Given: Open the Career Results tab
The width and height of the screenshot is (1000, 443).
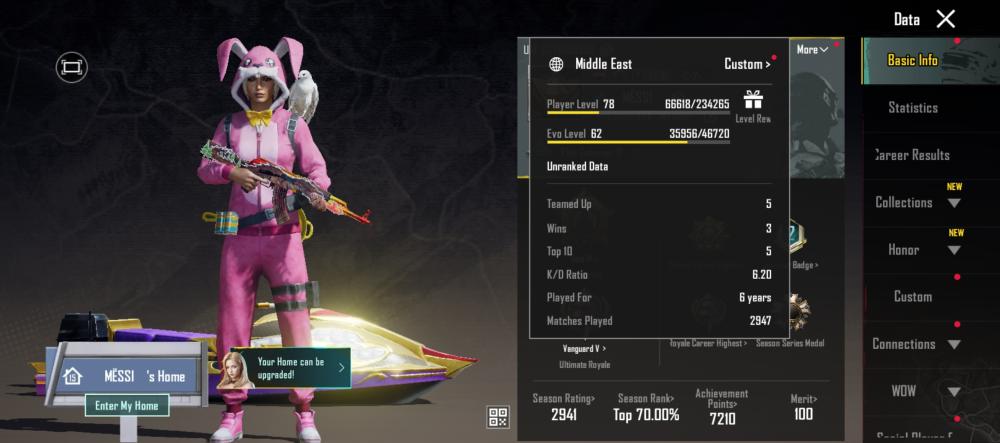Looking at the screenshot, I should point(912,155).
